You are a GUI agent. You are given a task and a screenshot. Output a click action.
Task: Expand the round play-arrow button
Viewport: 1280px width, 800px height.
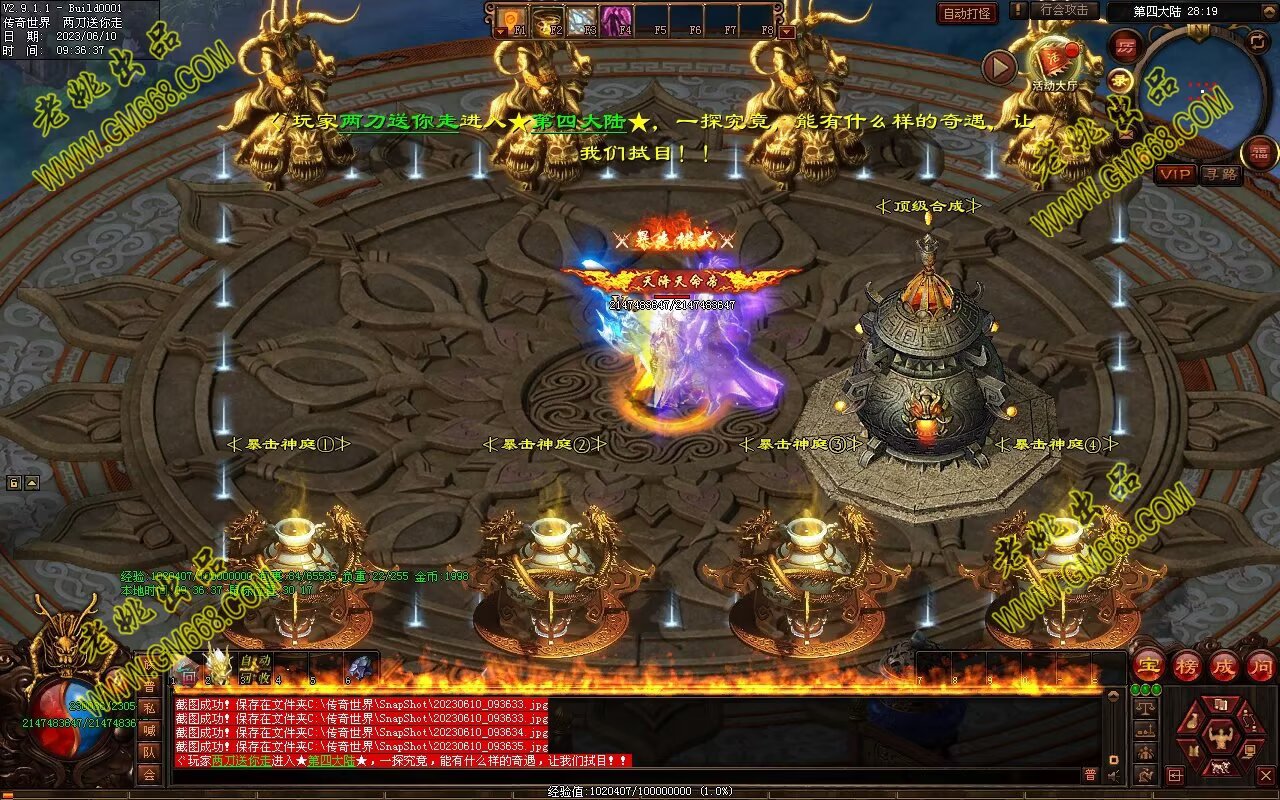[x=999, y=67]
